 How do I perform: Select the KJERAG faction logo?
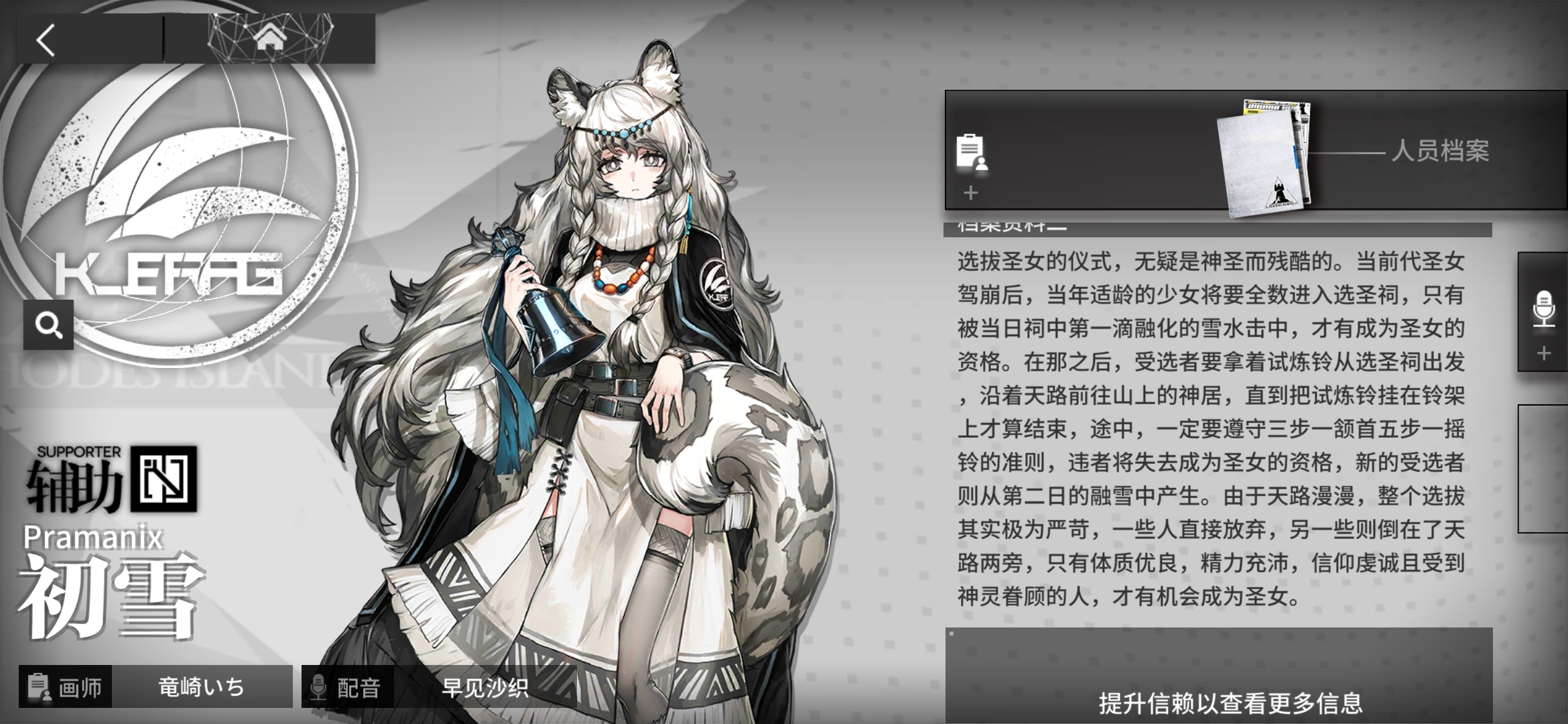coord(168,201)
